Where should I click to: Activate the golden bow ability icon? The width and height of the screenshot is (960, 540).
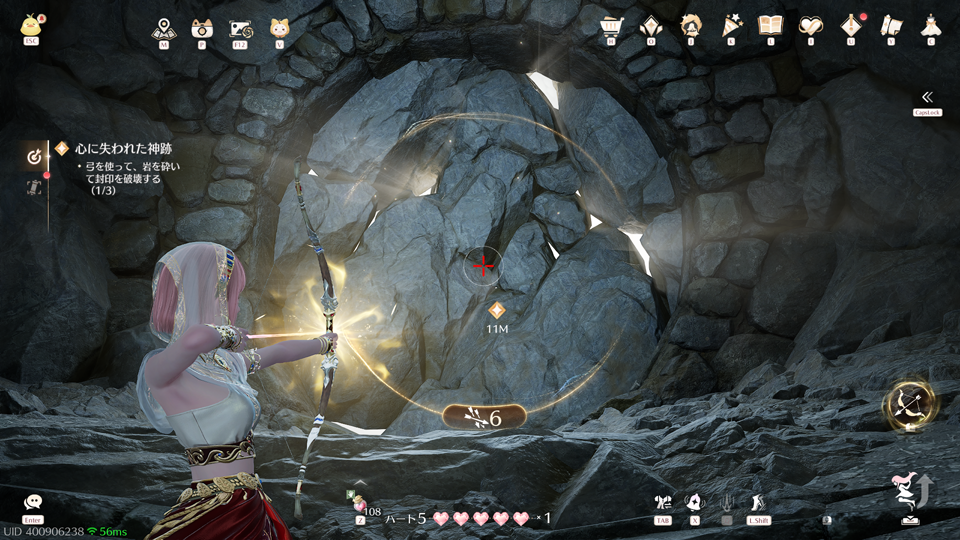click(909, 404)
